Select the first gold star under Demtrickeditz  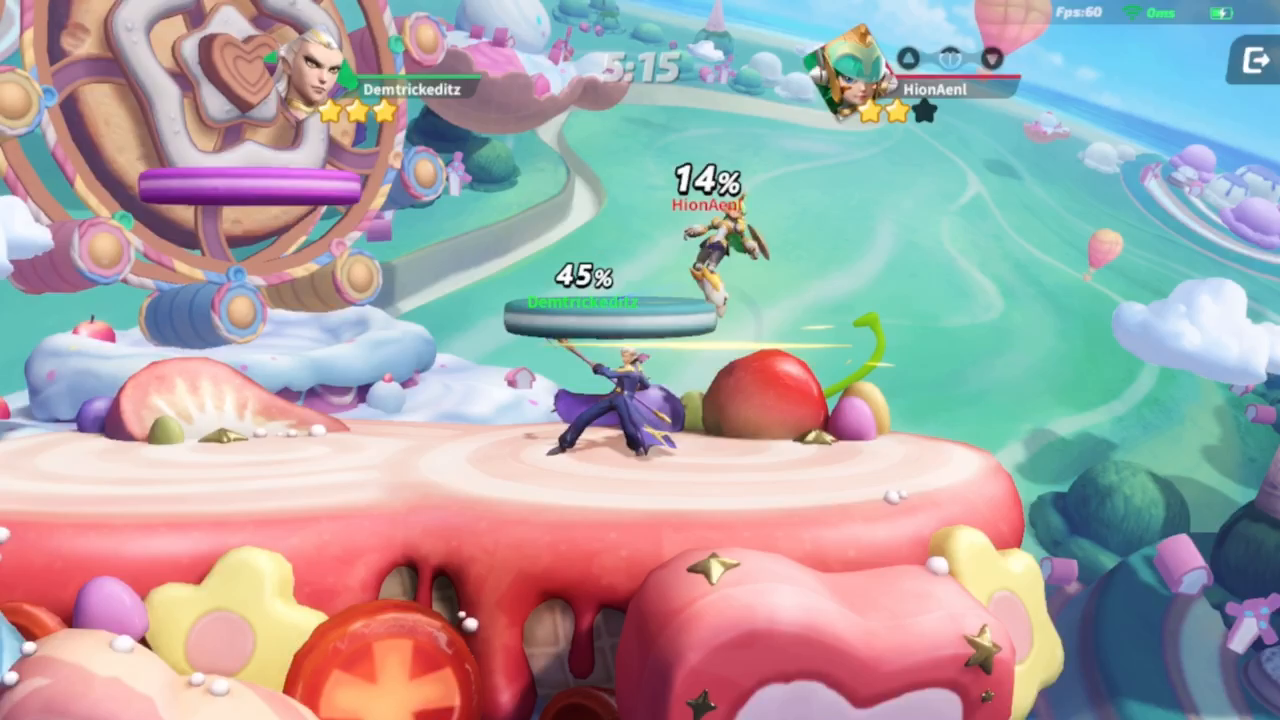click(330, 112)
